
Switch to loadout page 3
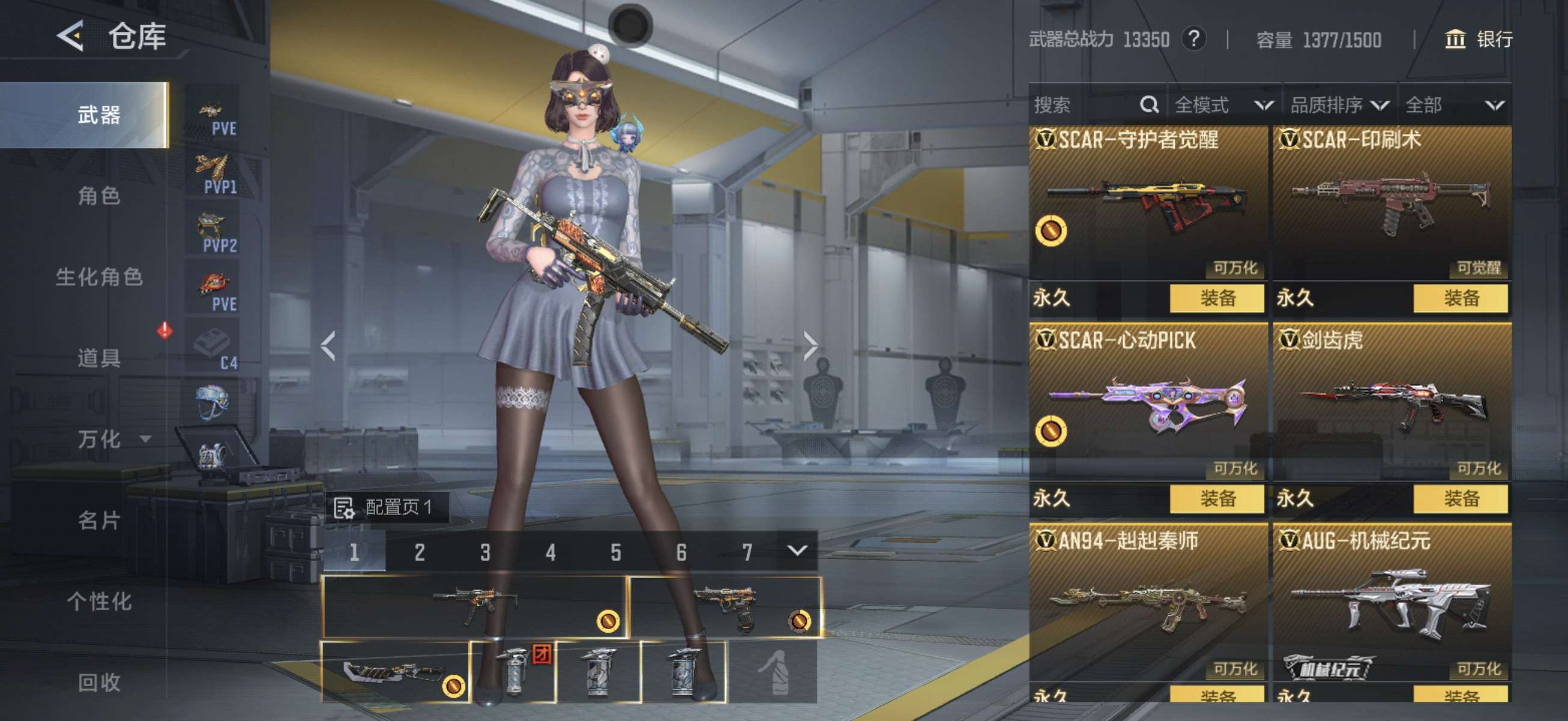coord(485,552)
